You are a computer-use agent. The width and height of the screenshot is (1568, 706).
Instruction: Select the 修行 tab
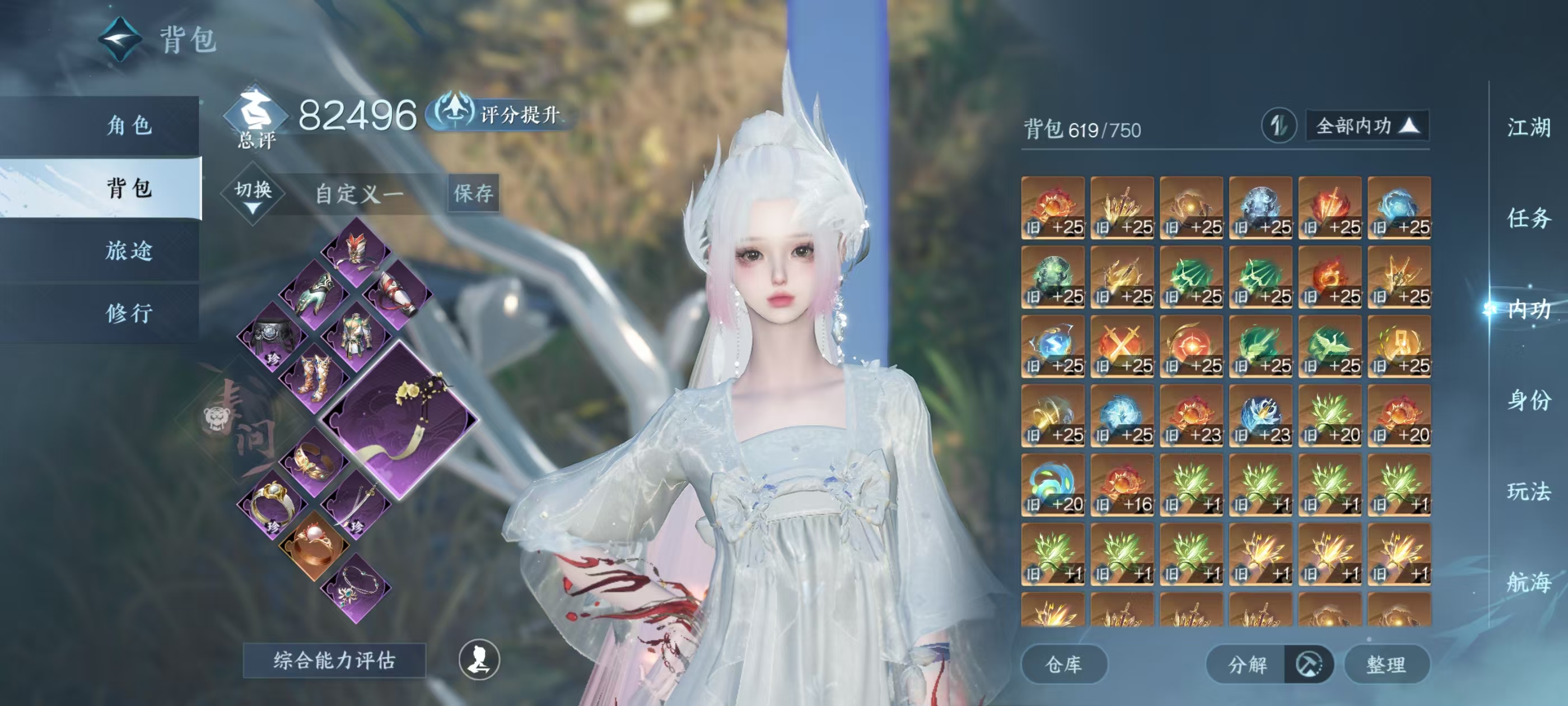point(129,313)
